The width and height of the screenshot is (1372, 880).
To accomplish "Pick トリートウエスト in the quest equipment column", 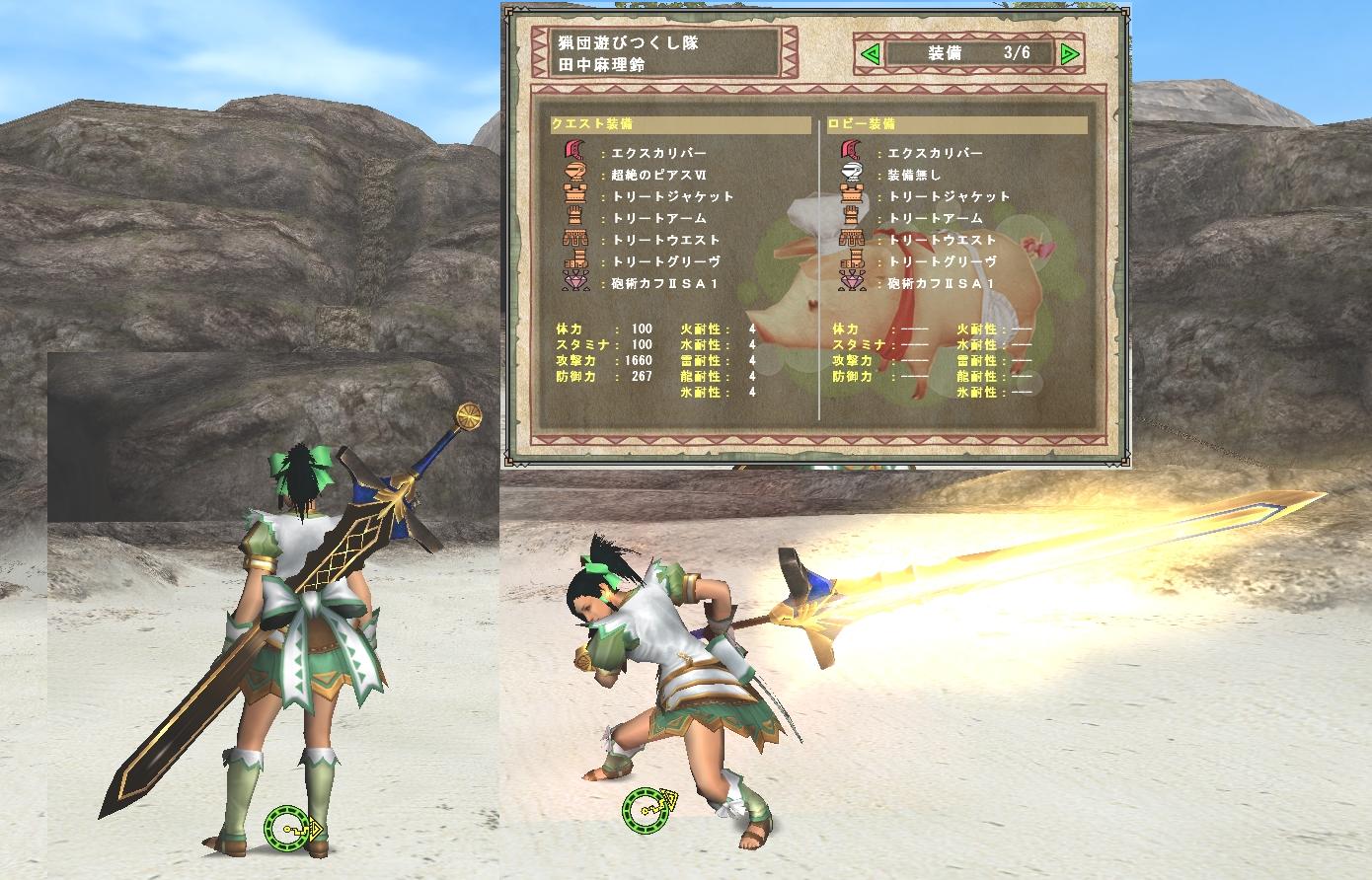I will pyautogui.click(x=665, y=240).
